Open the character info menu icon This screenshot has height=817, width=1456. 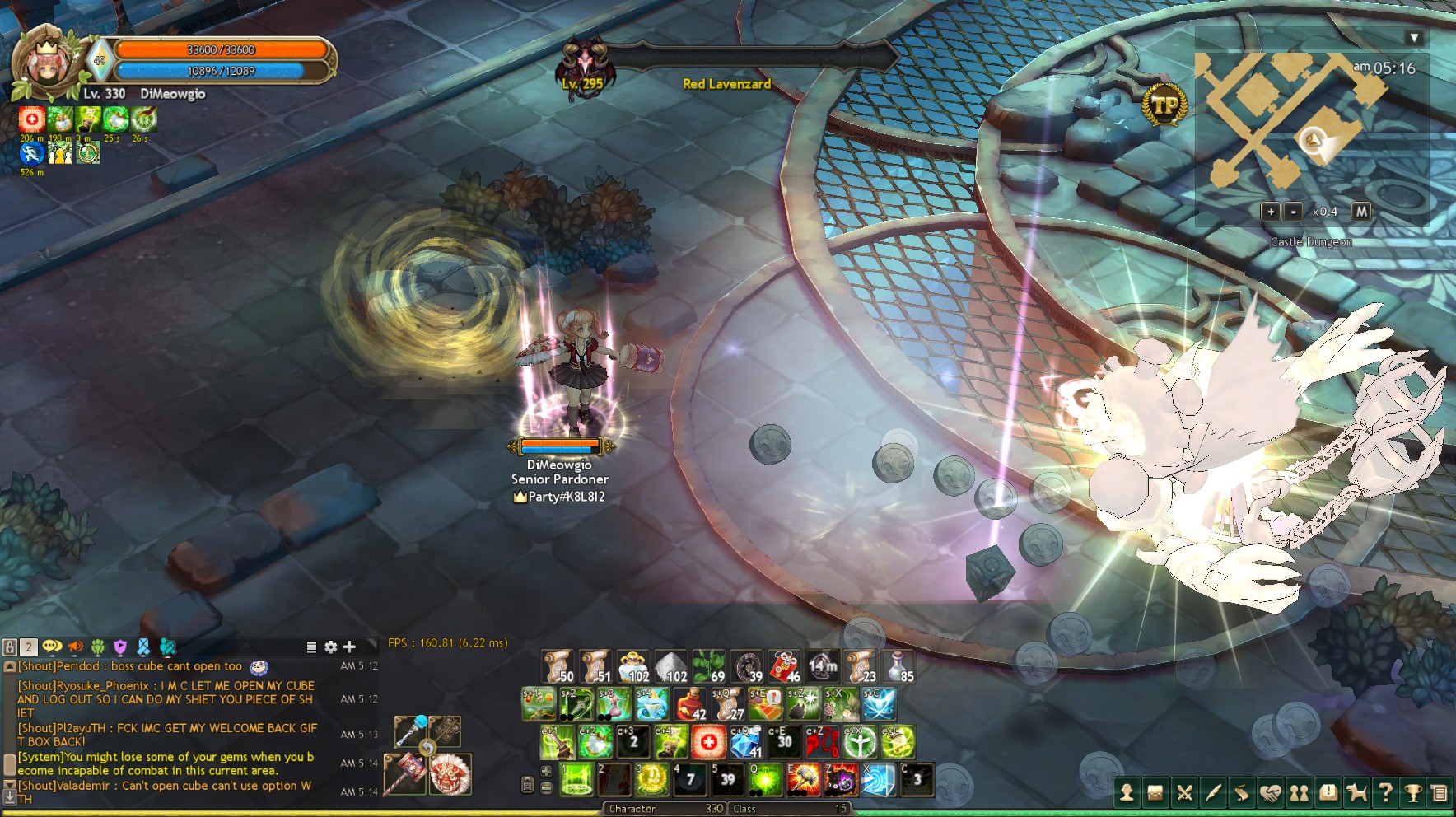point(1127,793)
